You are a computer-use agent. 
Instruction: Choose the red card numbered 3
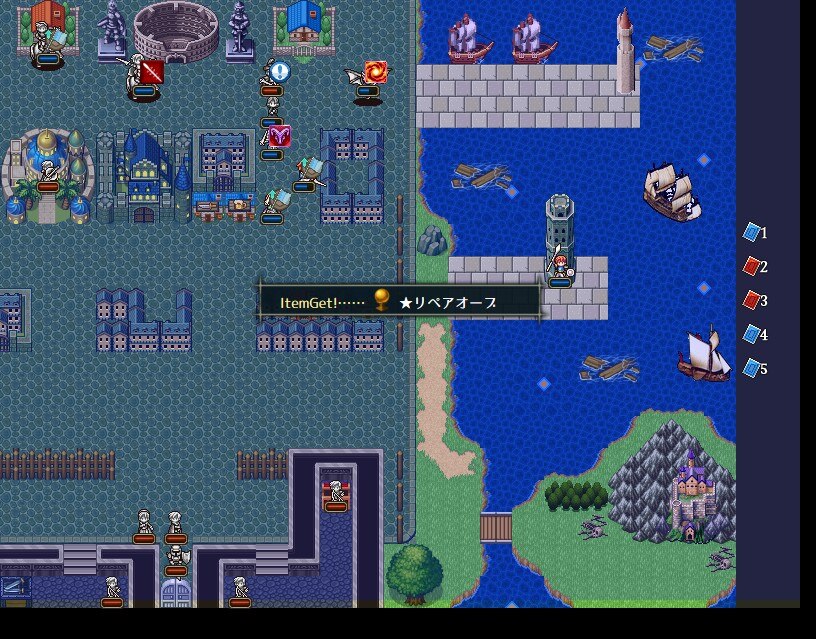pos(752,301)
